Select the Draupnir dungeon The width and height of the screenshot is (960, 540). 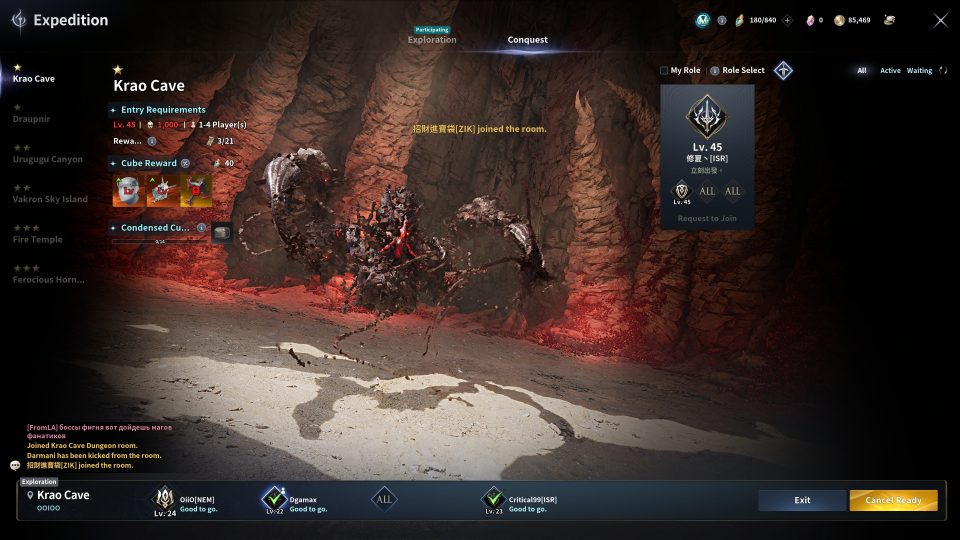[31, 119]
